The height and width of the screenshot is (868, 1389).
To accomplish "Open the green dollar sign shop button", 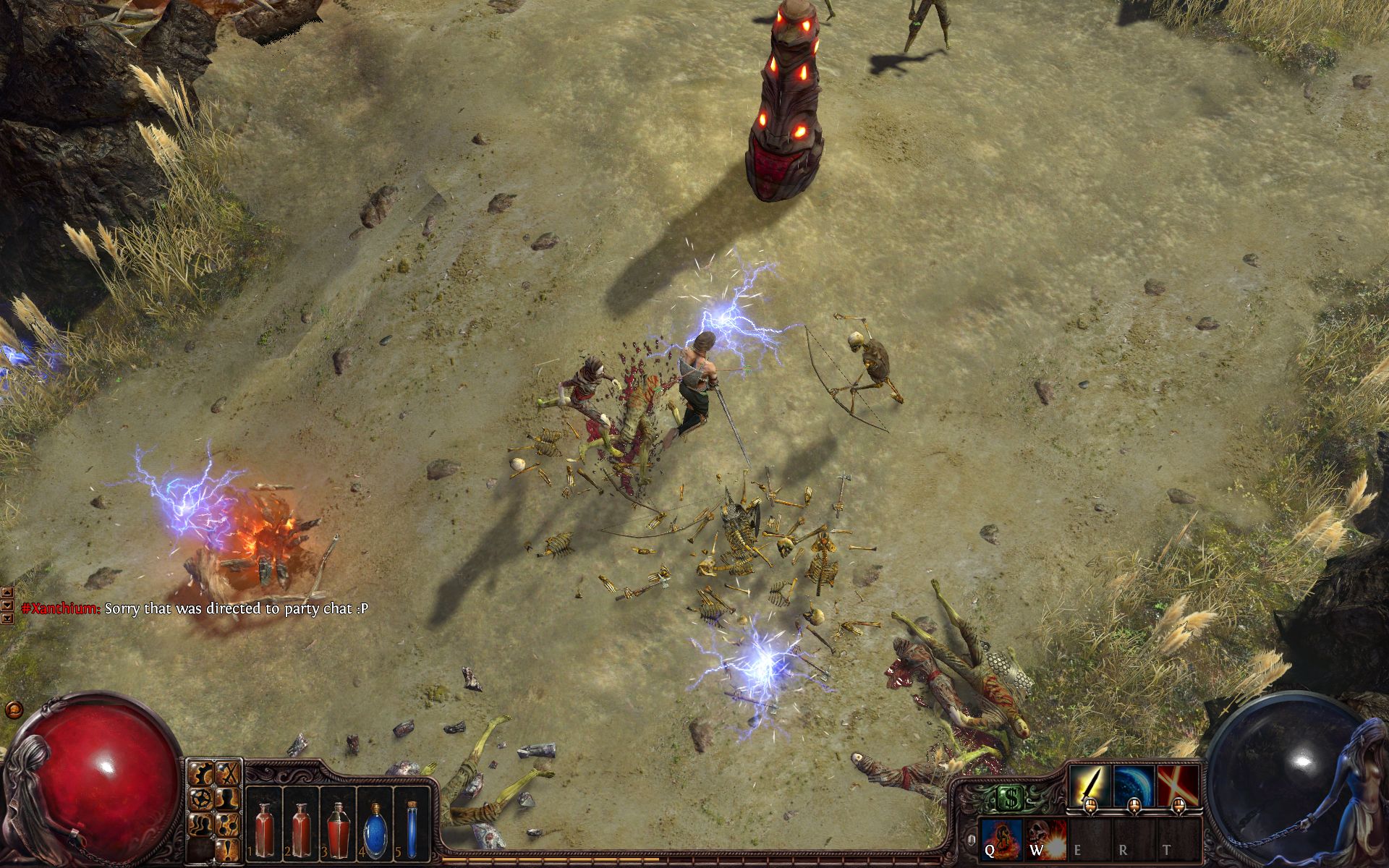I will 1008,798.
